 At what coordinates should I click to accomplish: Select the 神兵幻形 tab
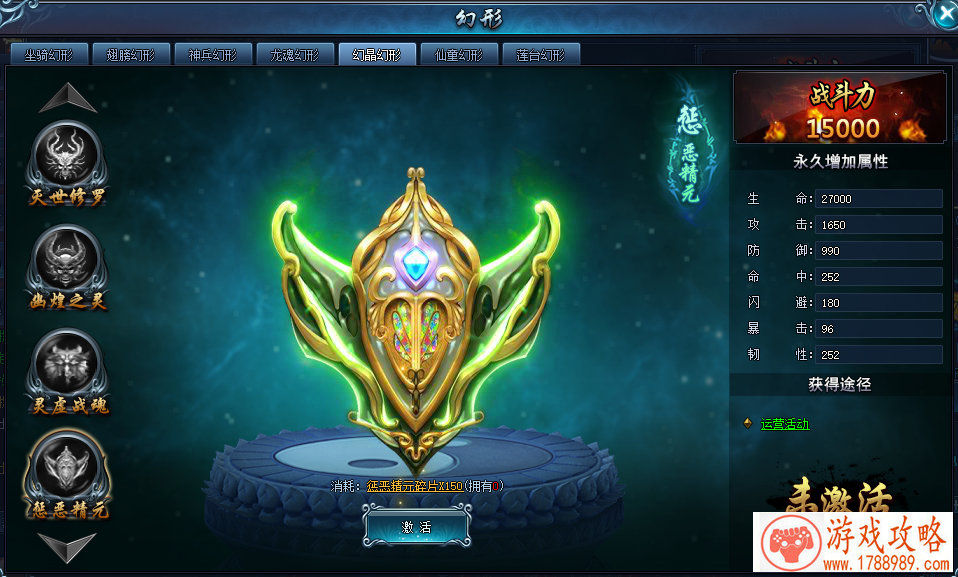pyautogui.click(x=213, y=55)
